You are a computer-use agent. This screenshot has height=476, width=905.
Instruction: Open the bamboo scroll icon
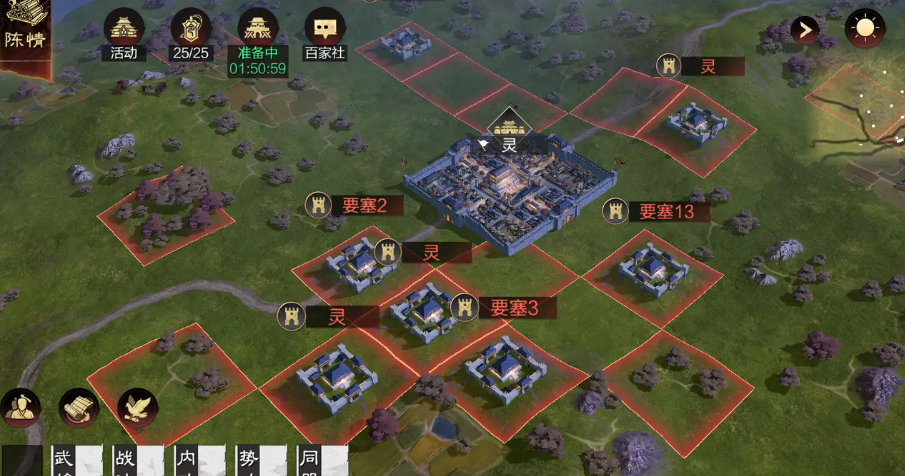click(79, 407)
